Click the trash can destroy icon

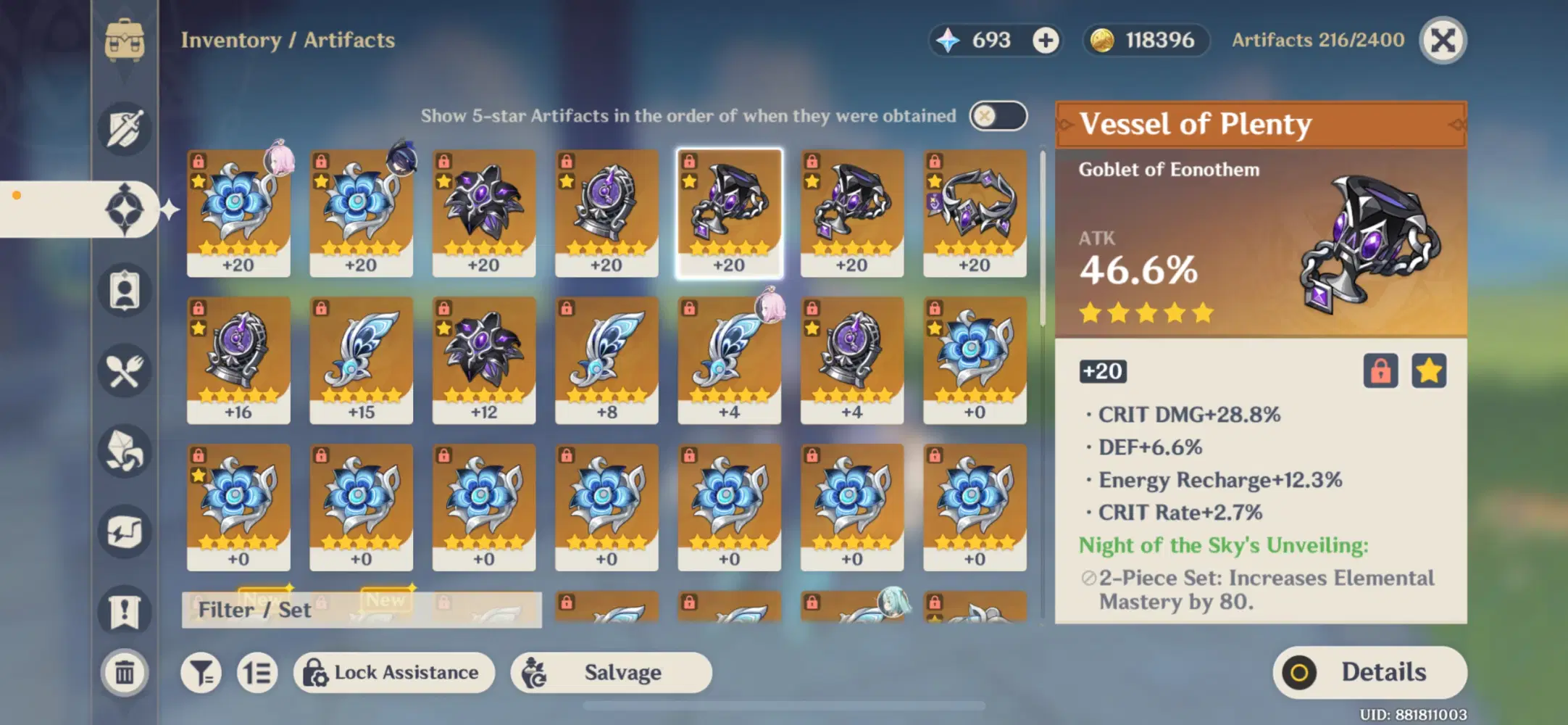[125, 673]
